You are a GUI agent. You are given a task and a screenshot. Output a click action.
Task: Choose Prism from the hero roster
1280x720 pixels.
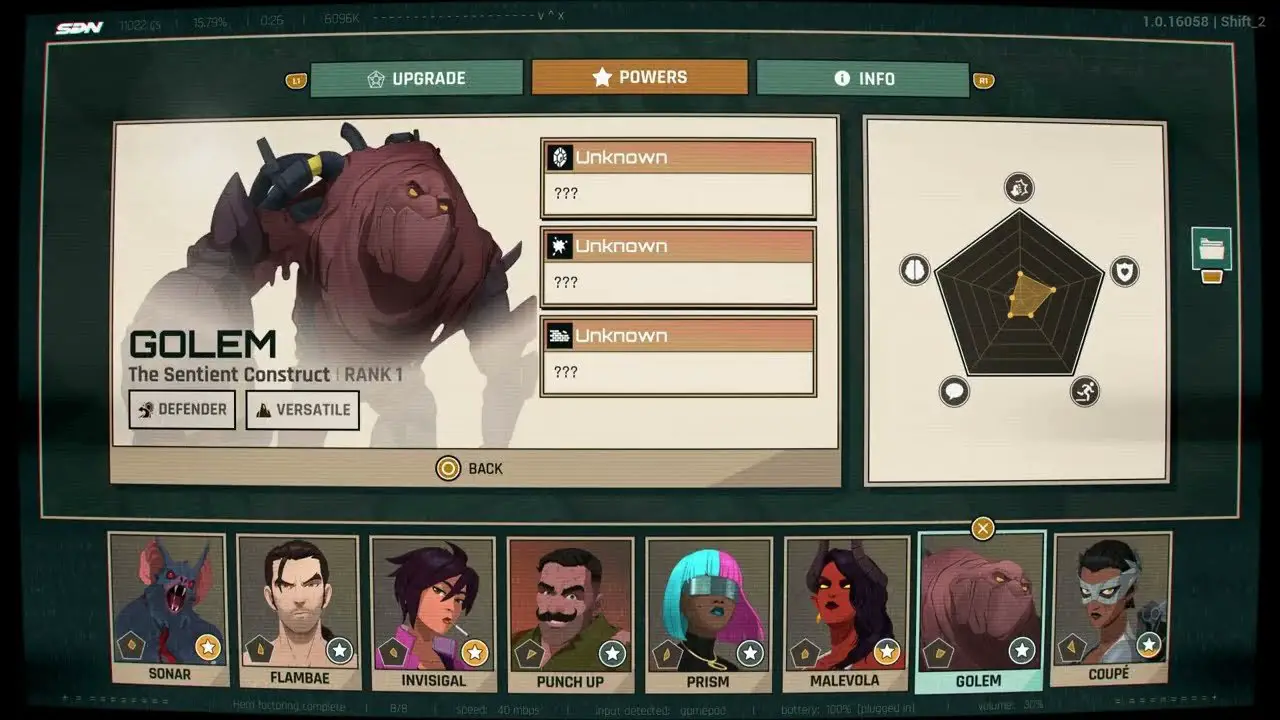(707, 612)
